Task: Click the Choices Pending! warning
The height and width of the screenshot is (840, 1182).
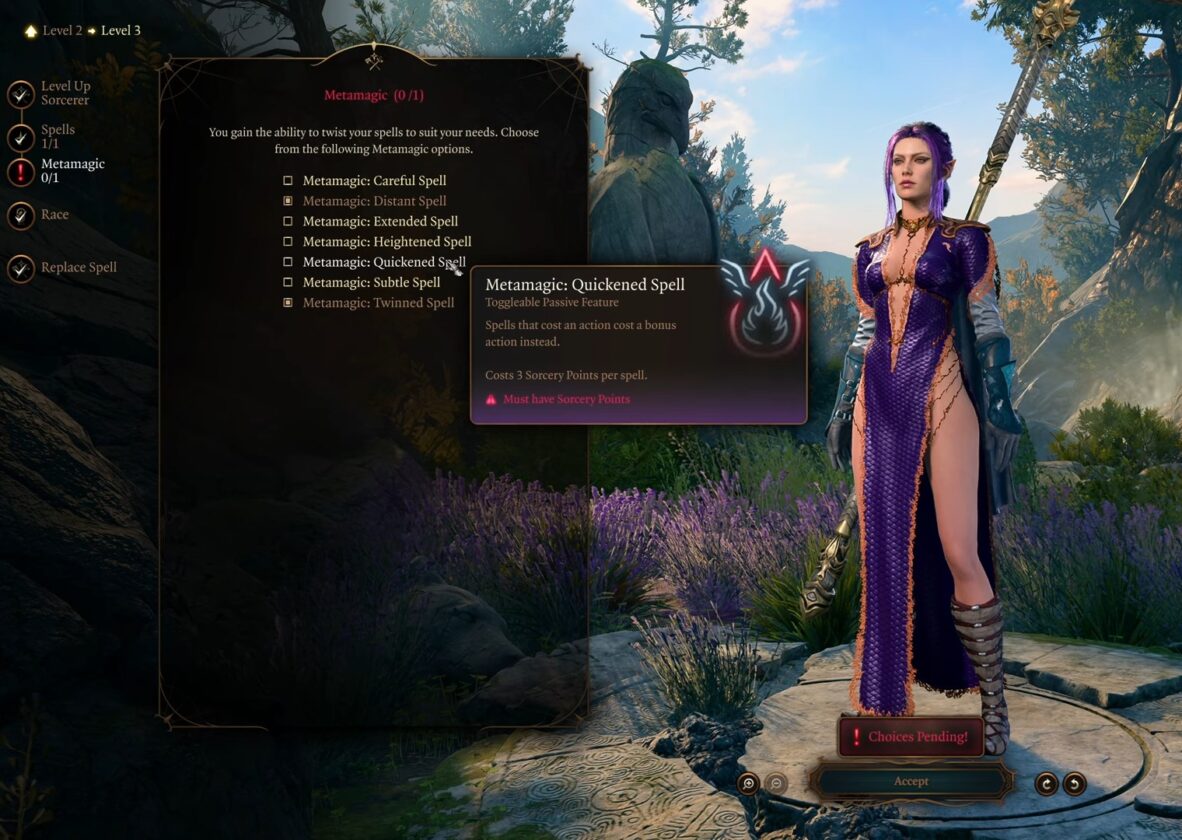Action: pos(910,737)
